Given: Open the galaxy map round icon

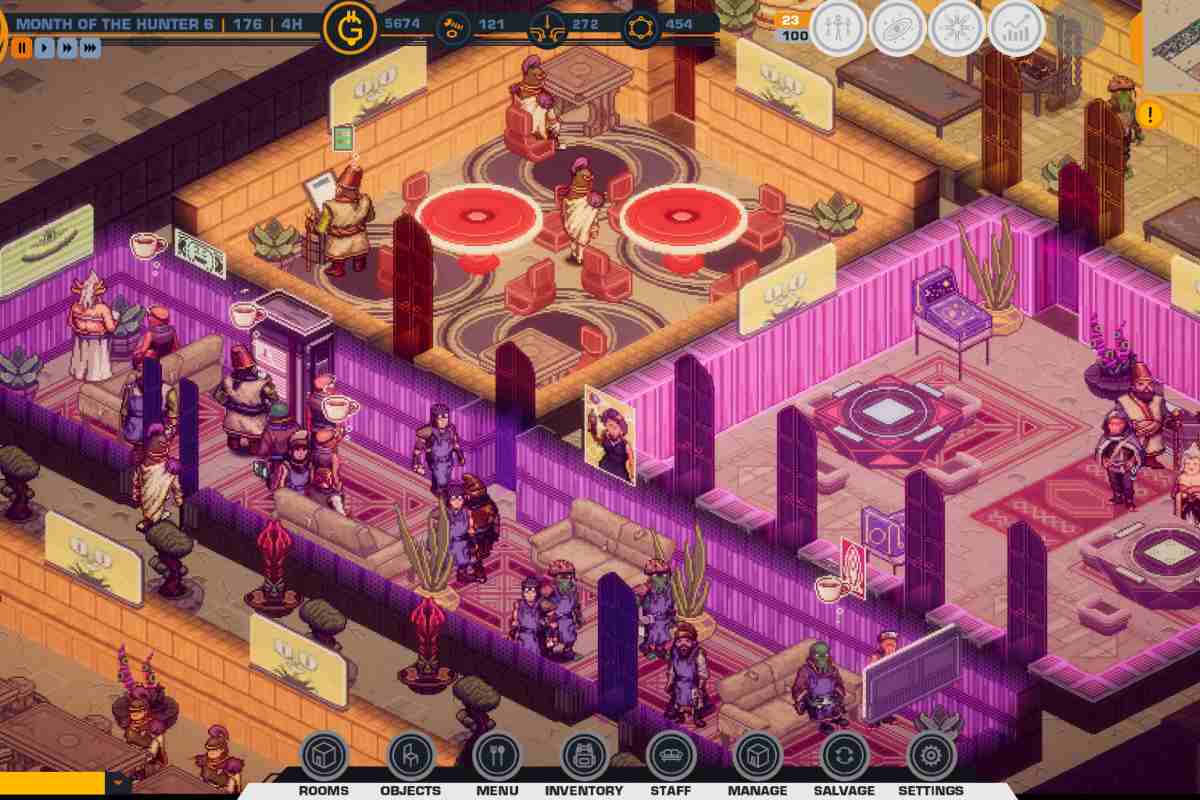Looking at the screenshot, I should click(897, 27).
